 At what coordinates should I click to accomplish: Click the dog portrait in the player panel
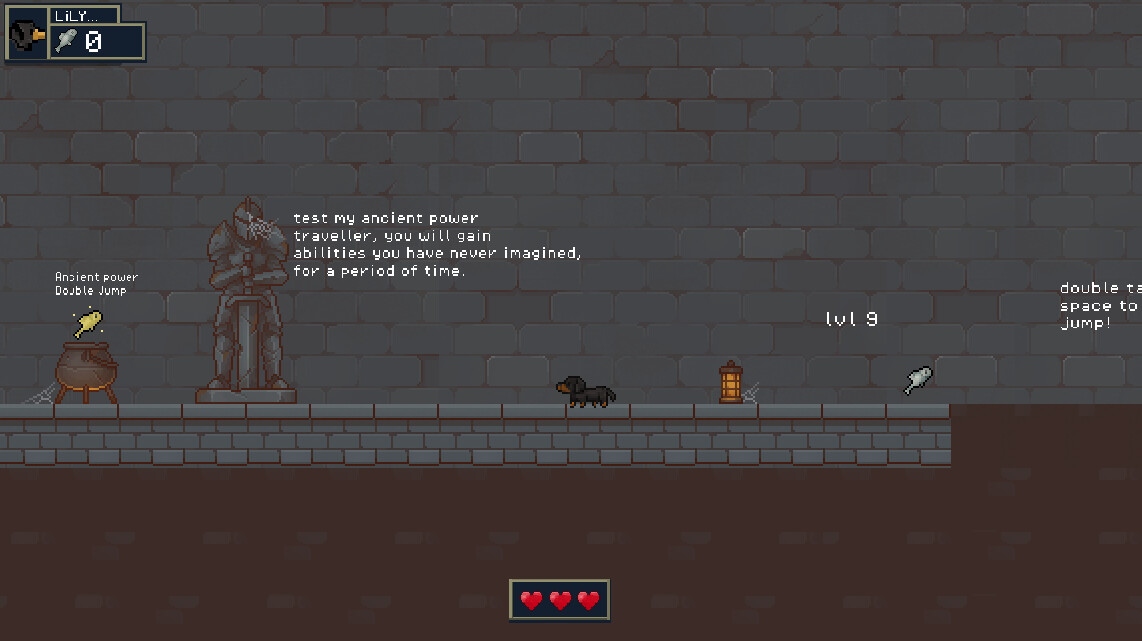(x=27, y=36)
